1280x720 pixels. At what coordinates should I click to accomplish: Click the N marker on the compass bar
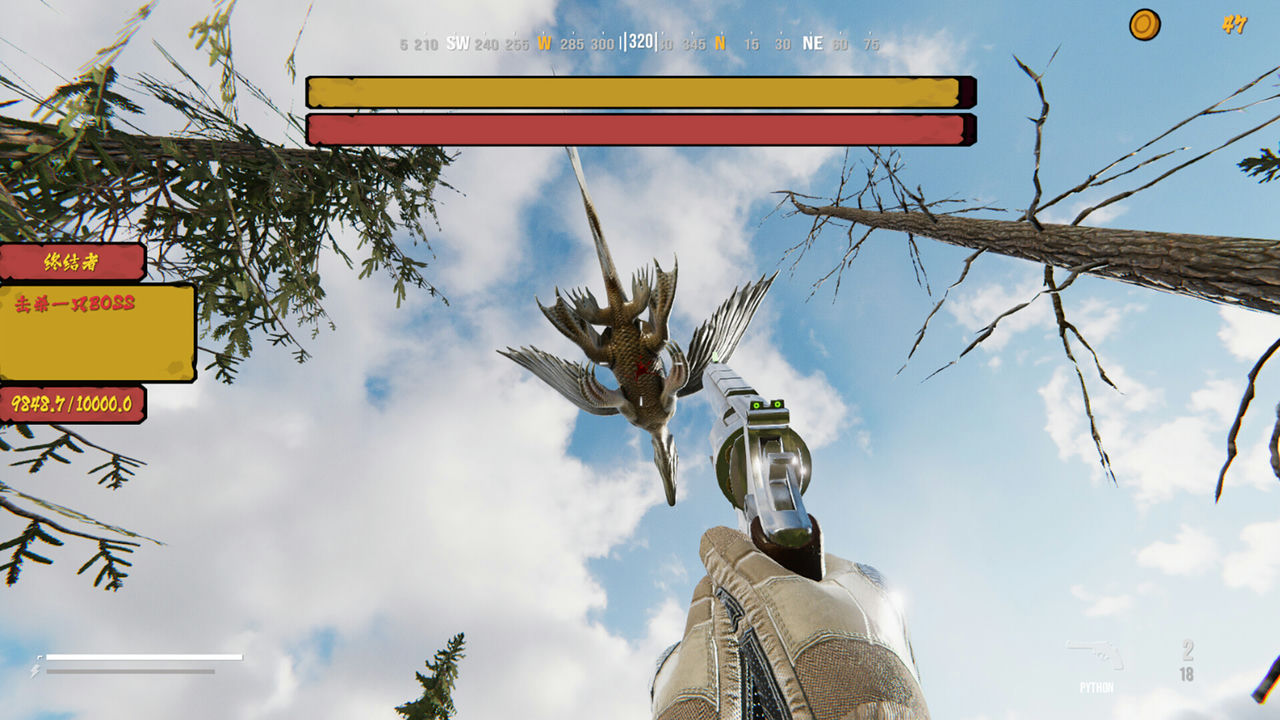point(718,43)
